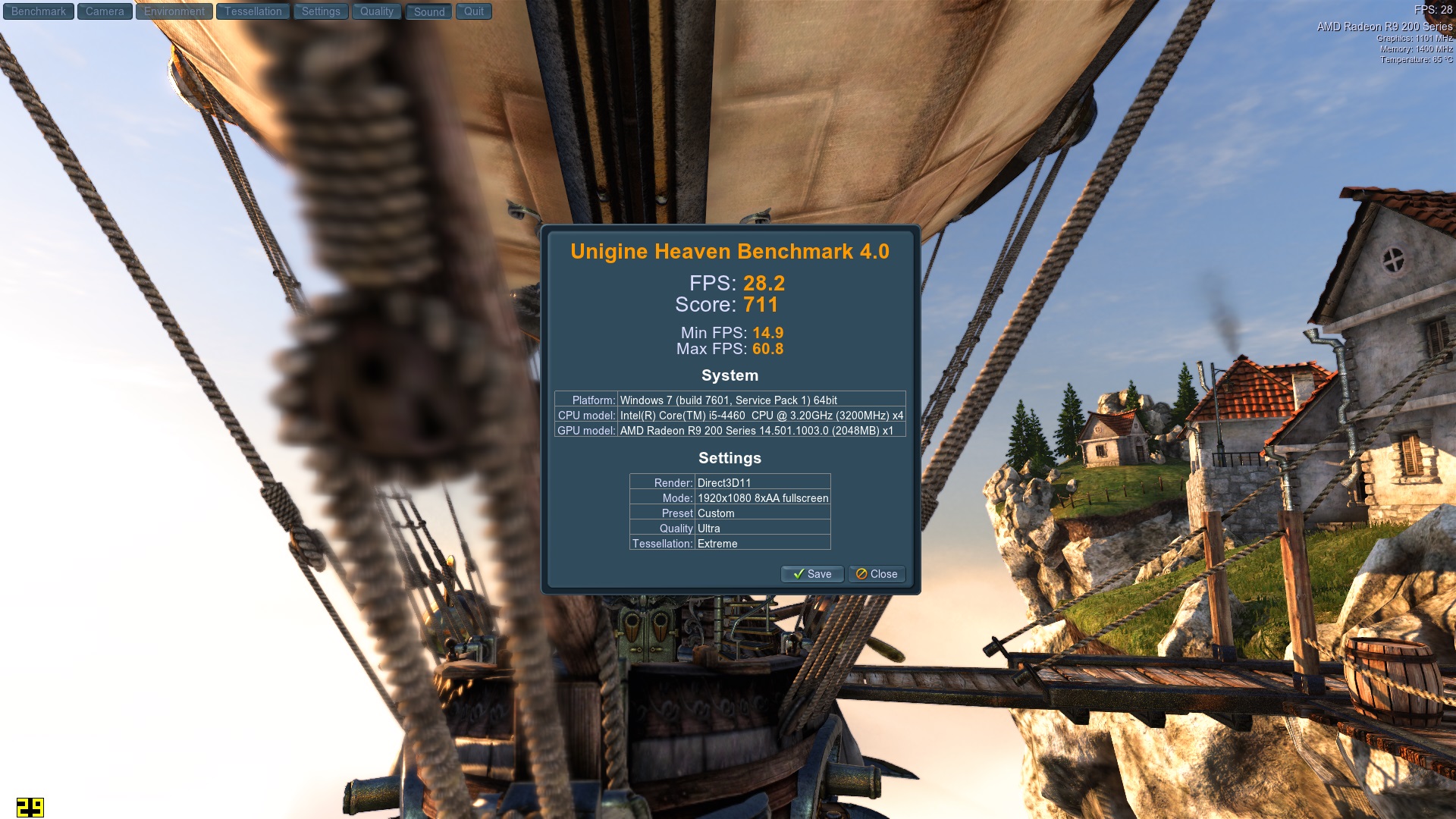Toggle the Sound button

[429, 11]
